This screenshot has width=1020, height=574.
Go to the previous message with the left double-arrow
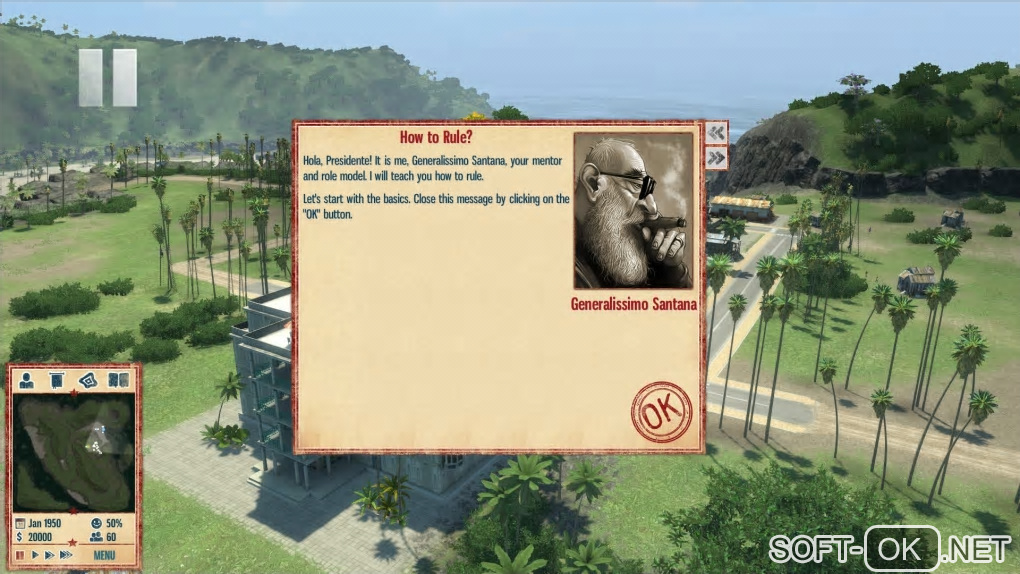click(716, 133)
